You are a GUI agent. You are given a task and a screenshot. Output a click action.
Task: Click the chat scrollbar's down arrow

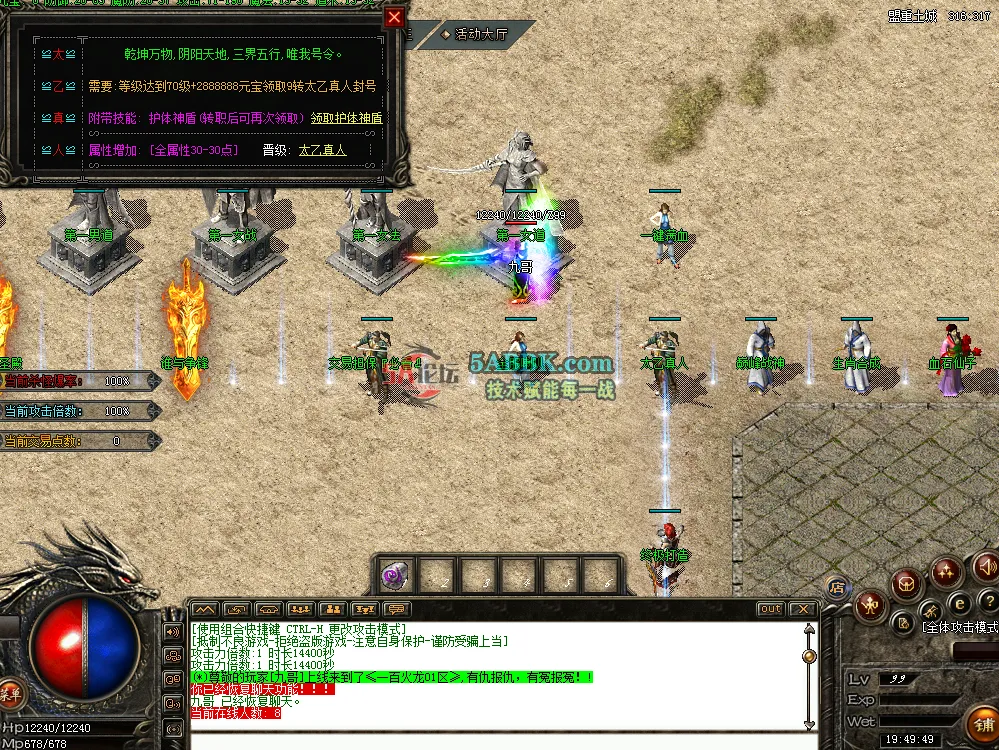808,724
